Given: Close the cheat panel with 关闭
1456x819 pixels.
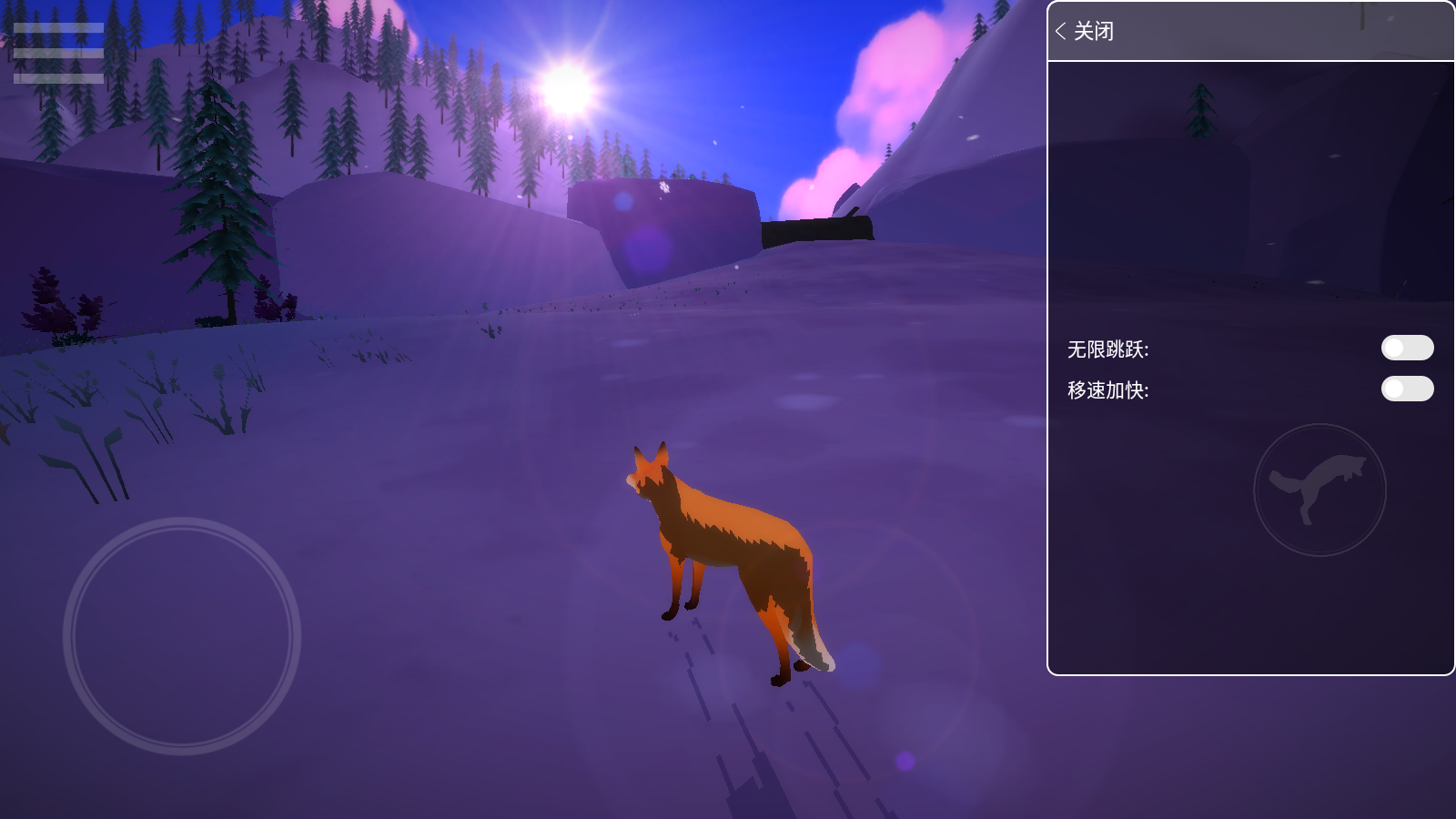Looking at the screenshot, I should pyautogui.click(x=1085, y=32).
